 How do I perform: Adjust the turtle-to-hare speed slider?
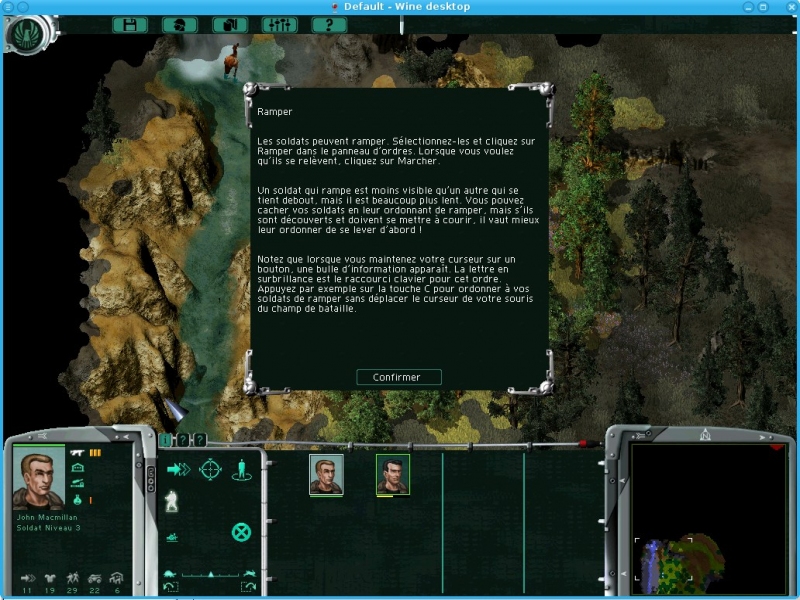(210, 574)
